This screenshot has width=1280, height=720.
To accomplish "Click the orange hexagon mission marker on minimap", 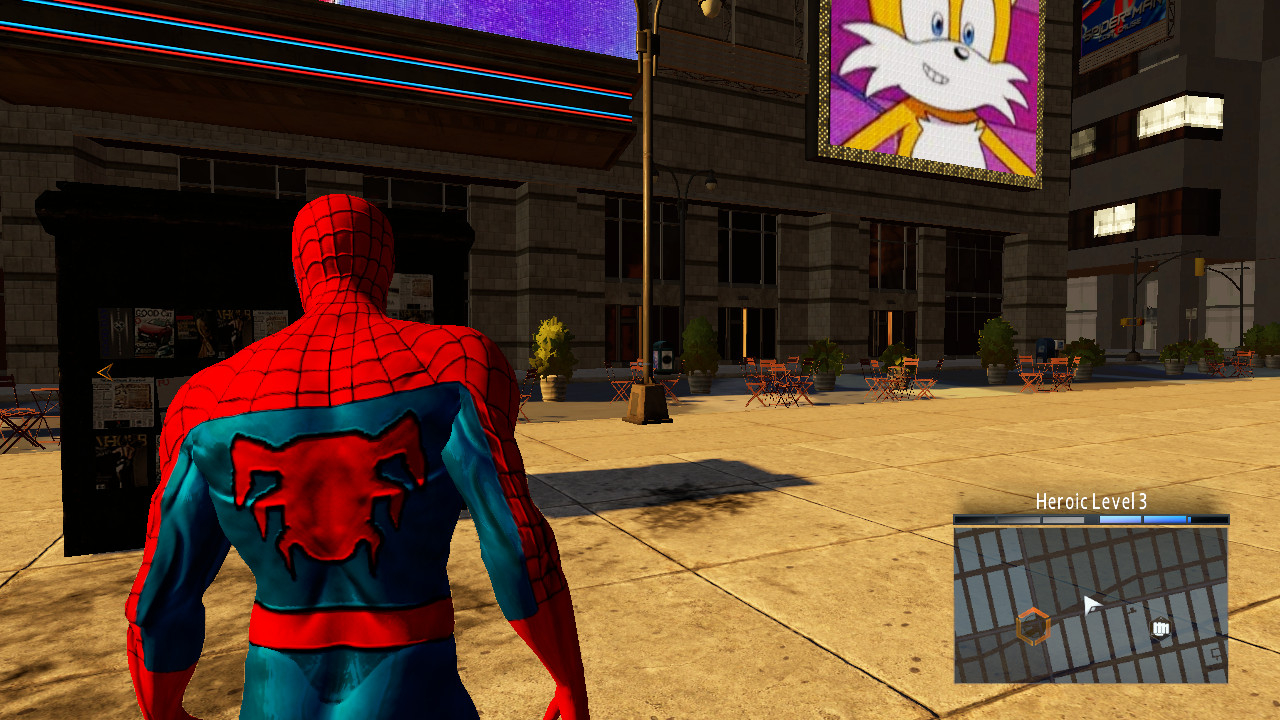I will click(x=1034, y=627).
